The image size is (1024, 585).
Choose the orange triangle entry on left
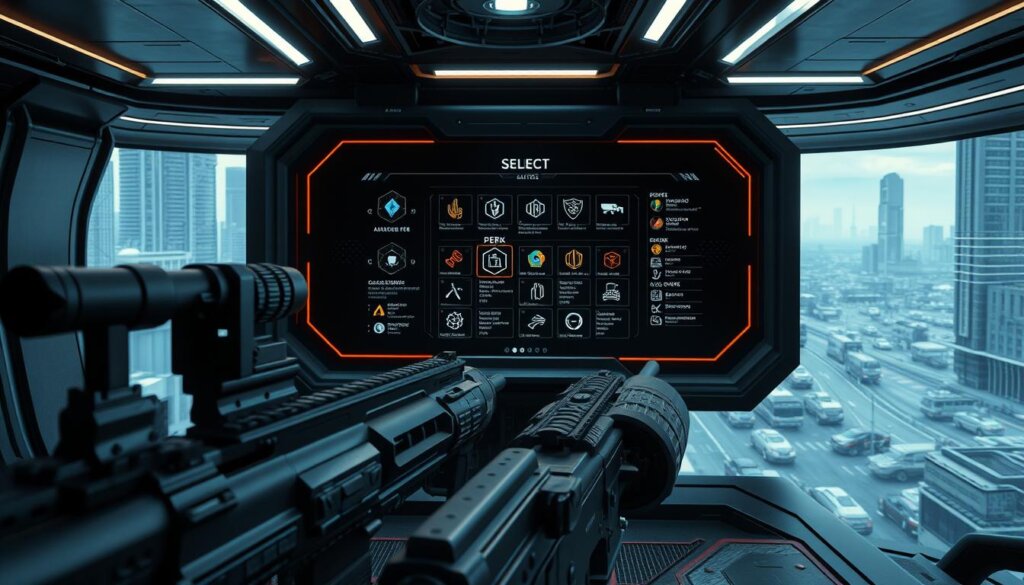379,310
